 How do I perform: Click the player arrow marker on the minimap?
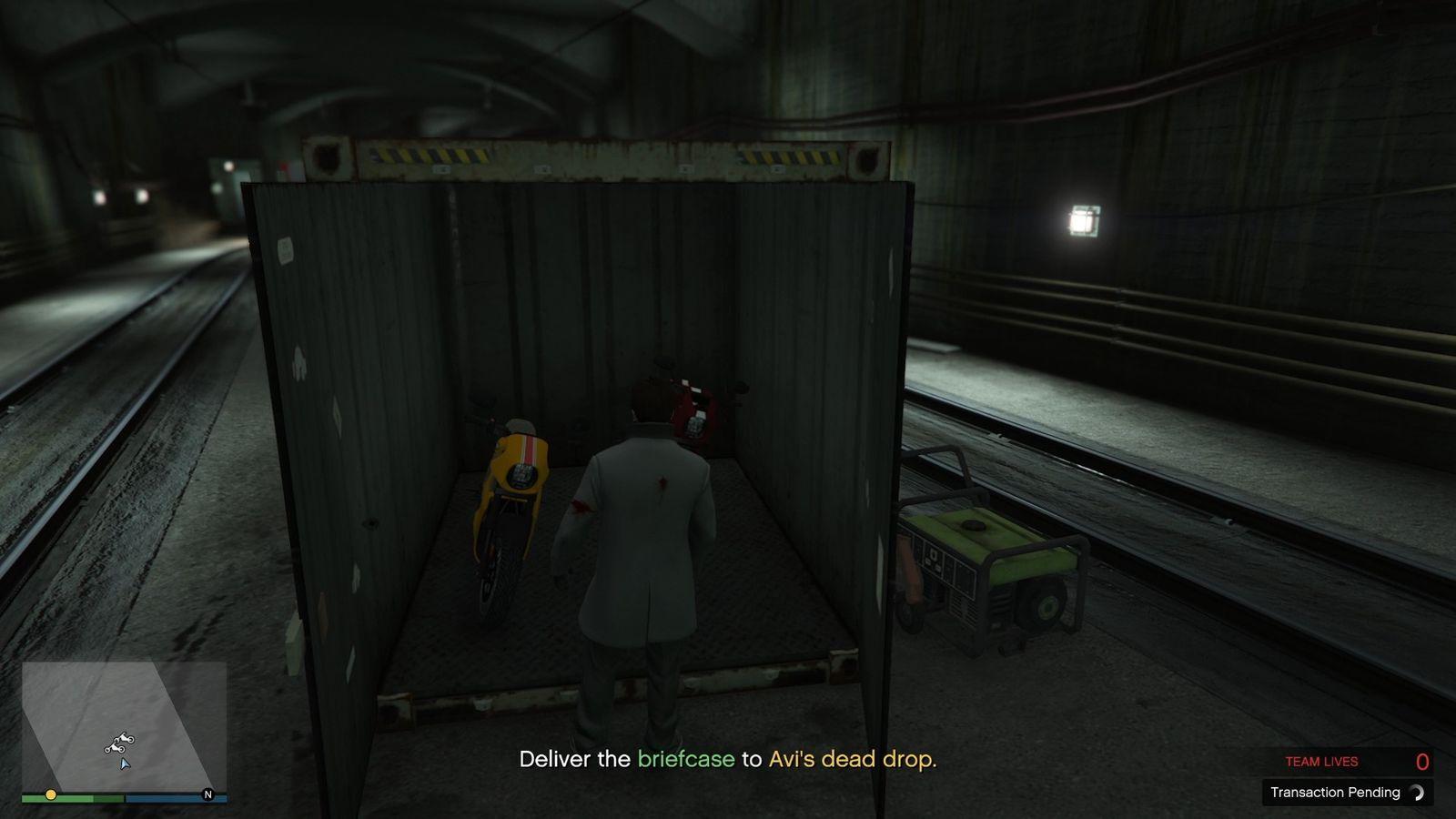coord(125,765)
